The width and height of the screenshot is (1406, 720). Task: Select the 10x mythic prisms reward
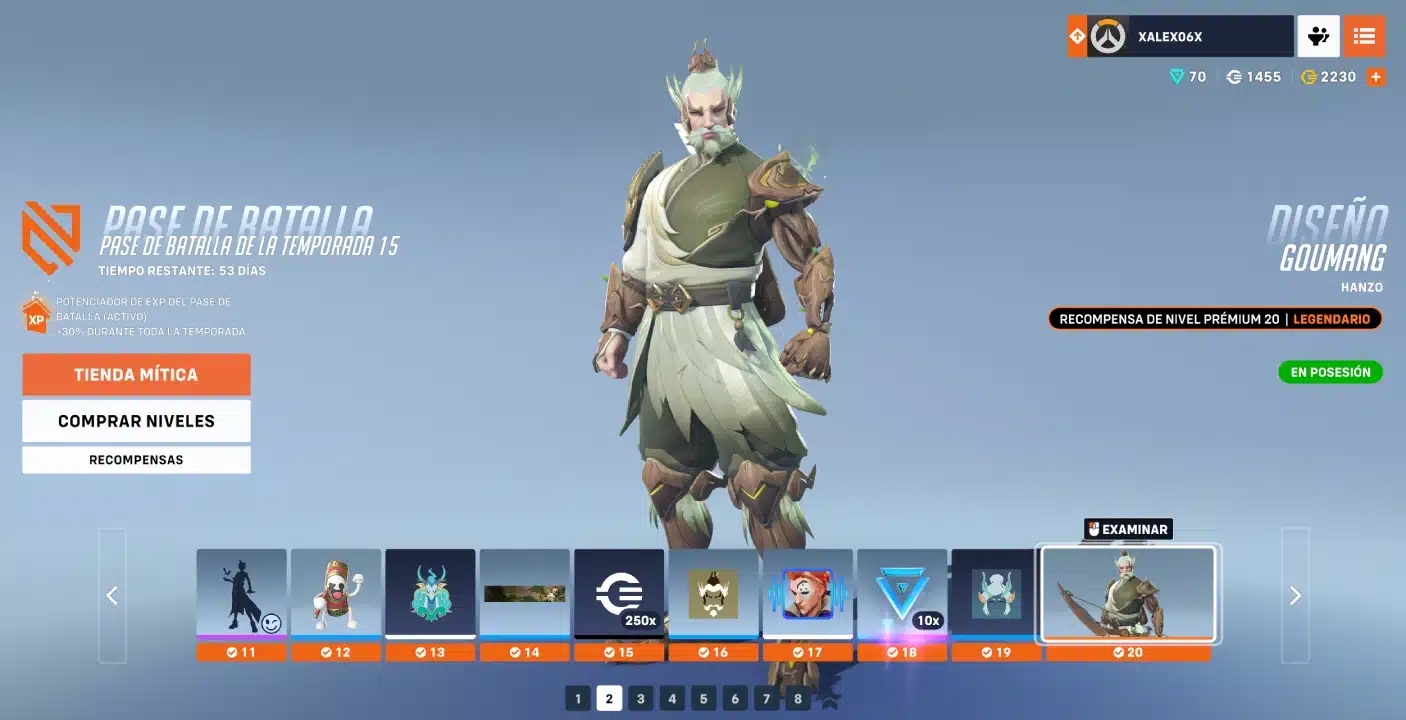click(x=902, y=594)
